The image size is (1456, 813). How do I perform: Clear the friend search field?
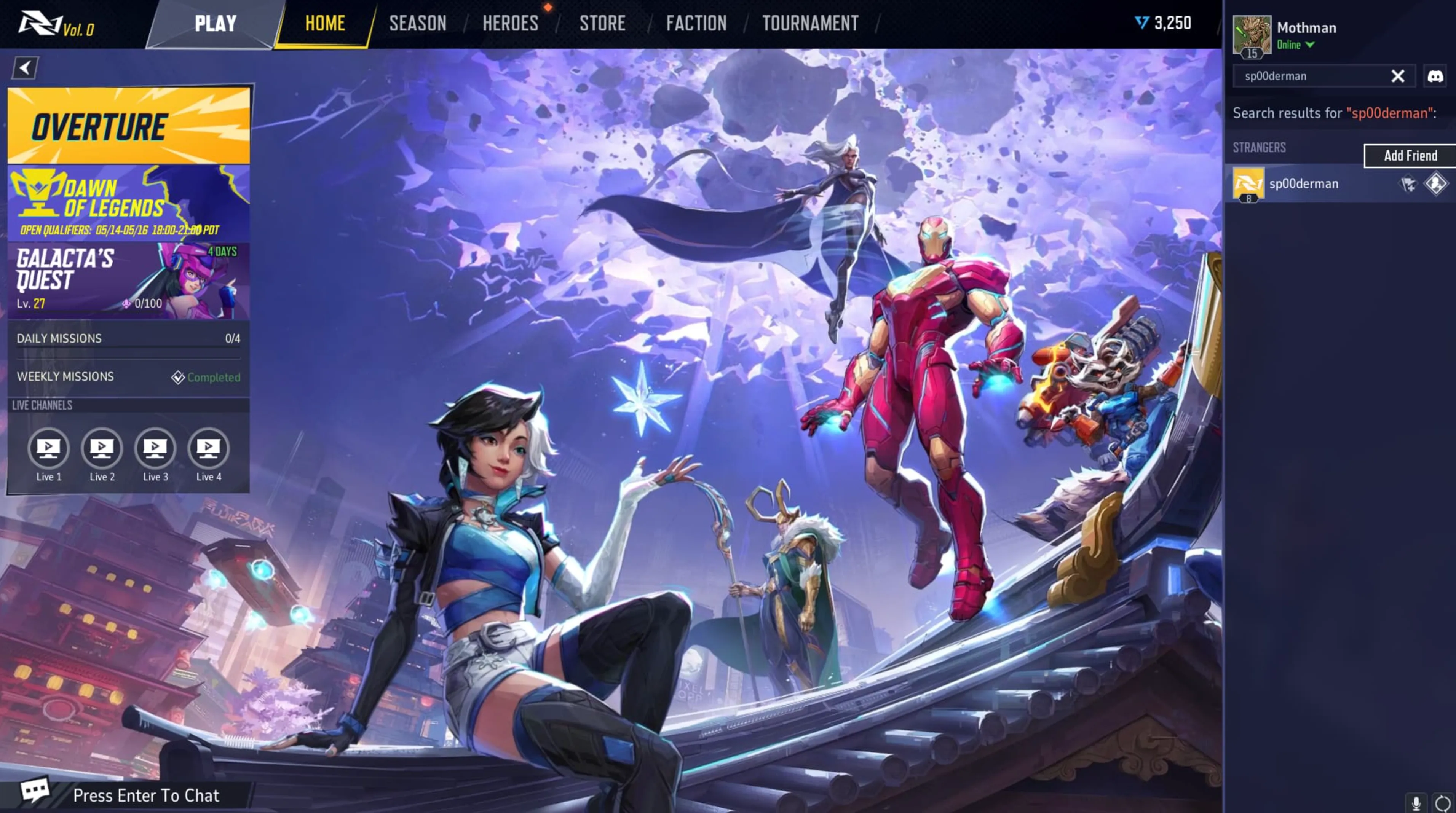(x=1397, y=76)
